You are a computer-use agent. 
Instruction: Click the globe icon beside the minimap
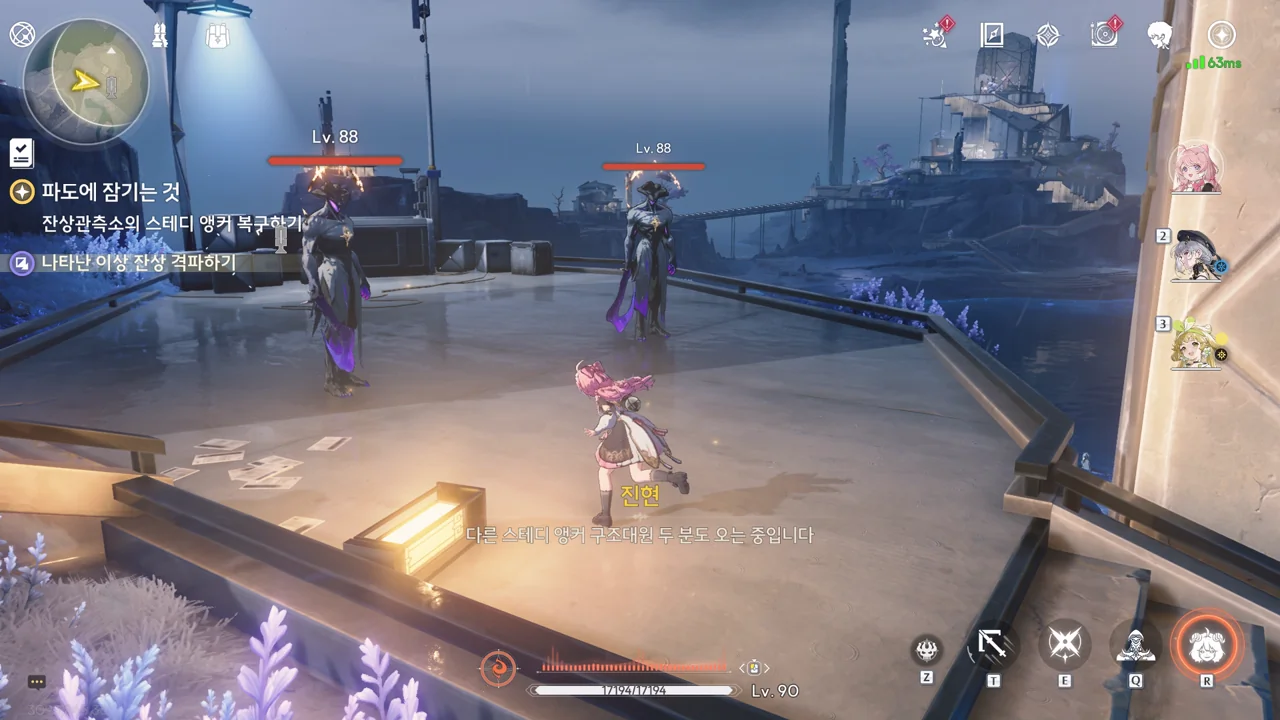(x=22, y=35)
